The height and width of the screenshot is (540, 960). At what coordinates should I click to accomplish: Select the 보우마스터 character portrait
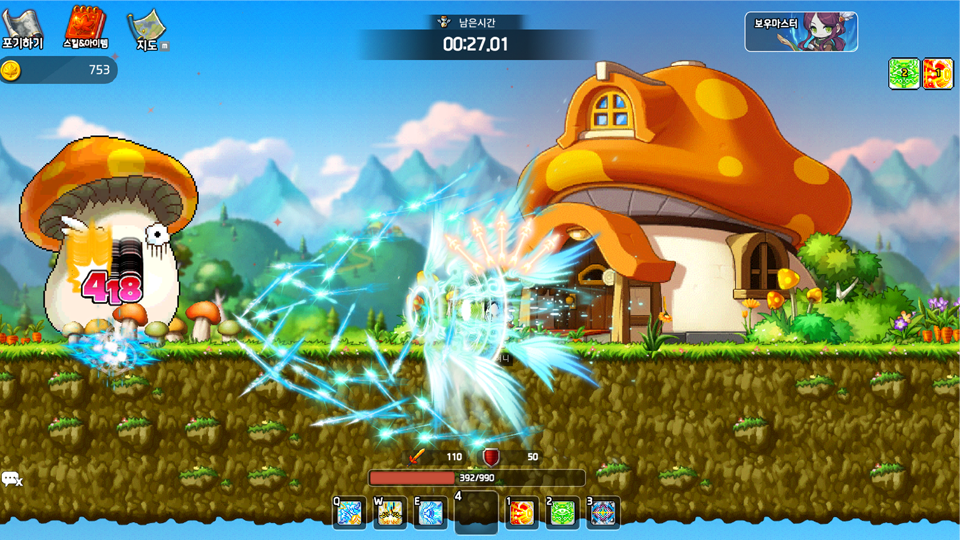tap(800, 31)
